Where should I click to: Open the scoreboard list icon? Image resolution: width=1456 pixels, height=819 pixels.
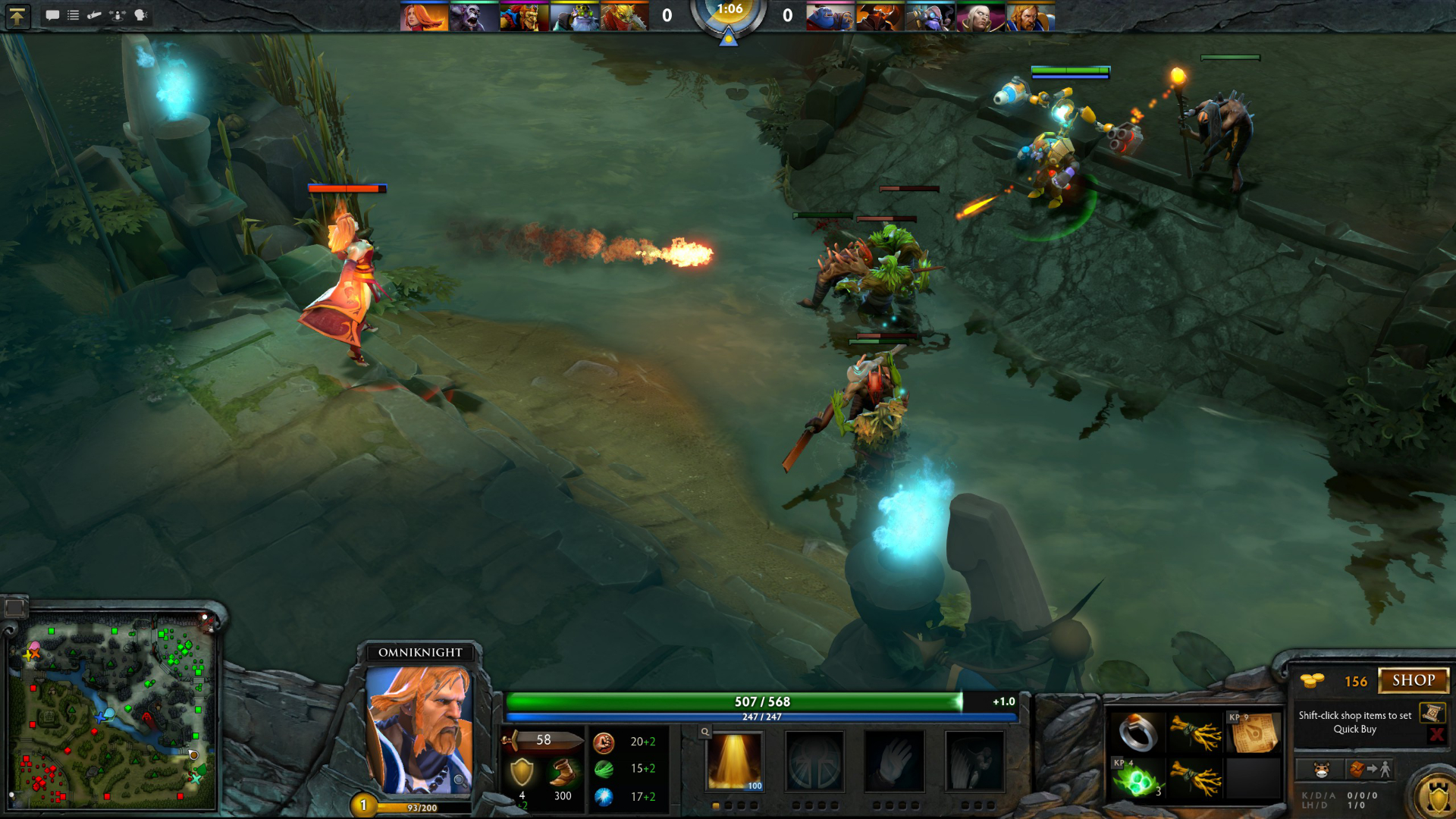pyautogui.click(x=74, y=15)
